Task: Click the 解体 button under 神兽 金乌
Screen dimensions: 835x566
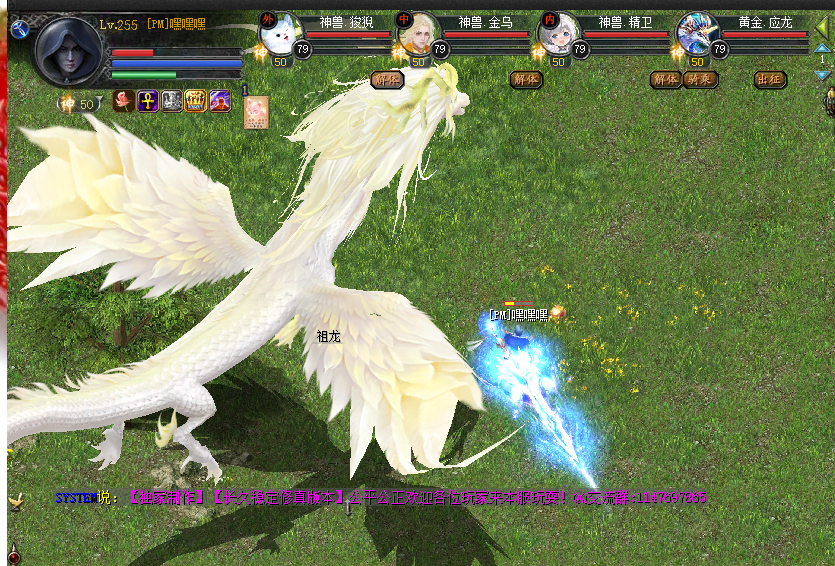Action: (x=525, y=79)
